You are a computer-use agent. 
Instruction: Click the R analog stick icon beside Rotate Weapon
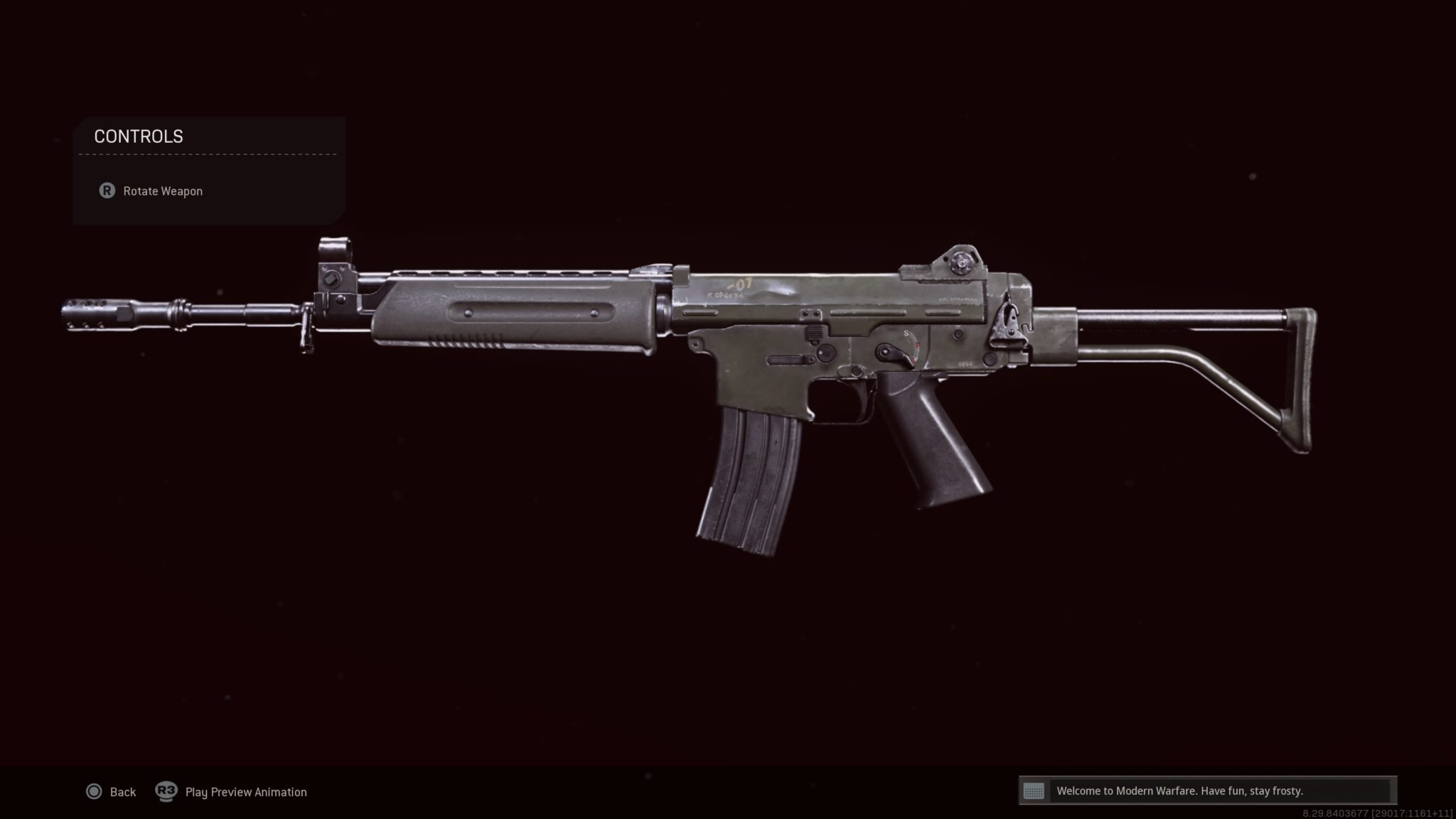tap(107, 191)
